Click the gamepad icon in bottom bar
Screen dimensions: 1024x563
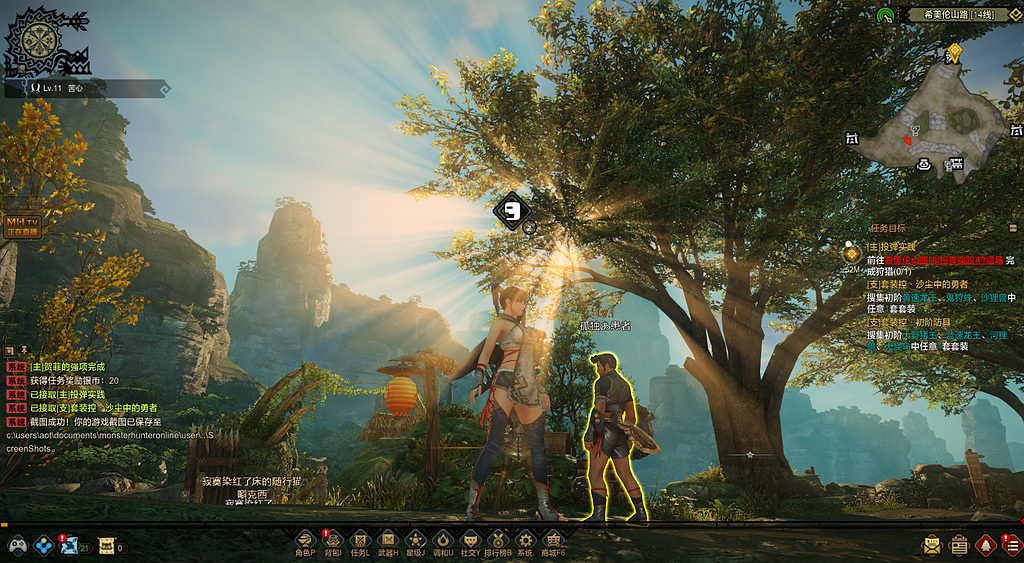[x=18, y=546]
